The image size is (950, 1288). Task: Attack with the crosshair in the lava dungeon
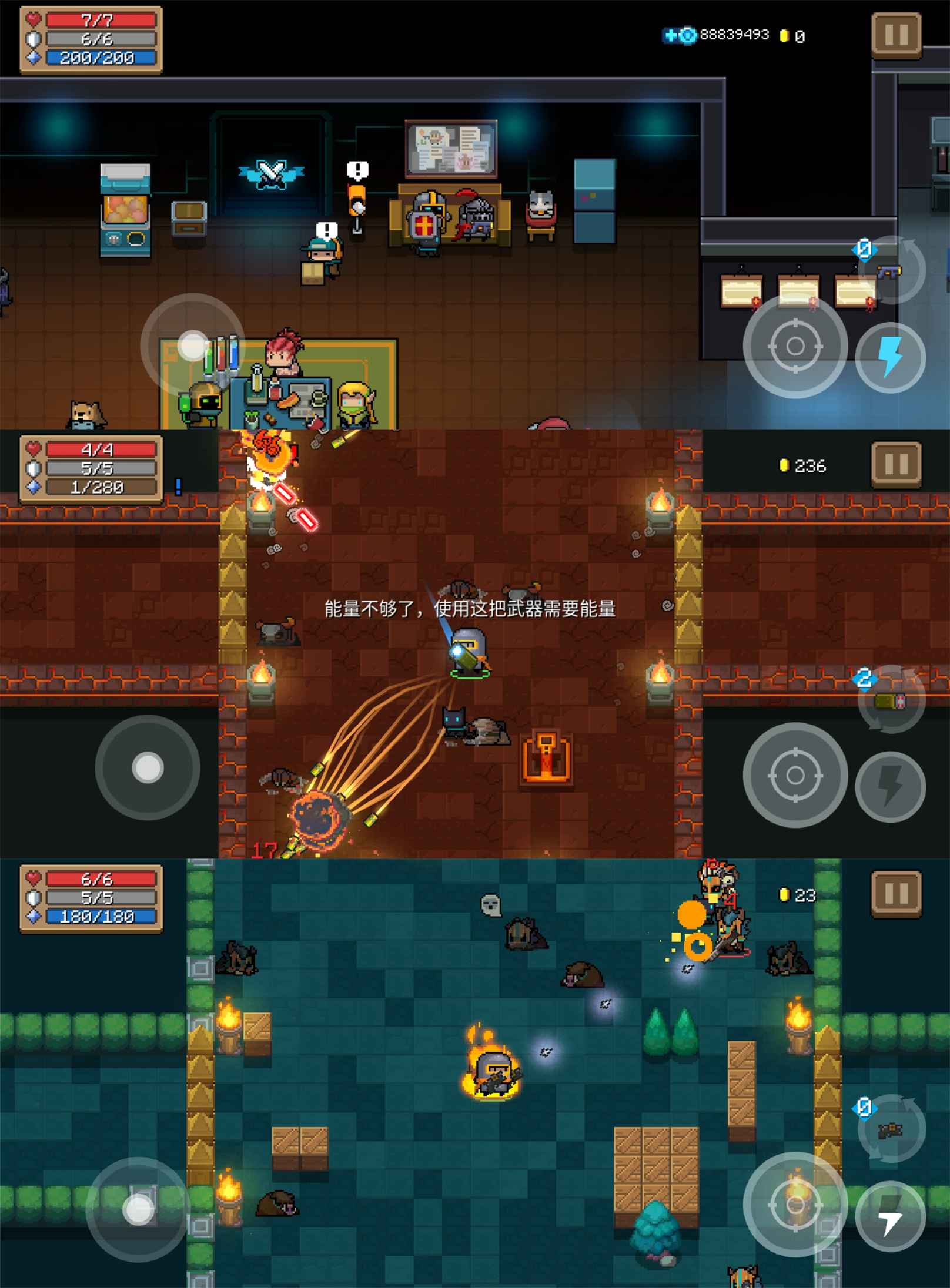coord(795,775)
